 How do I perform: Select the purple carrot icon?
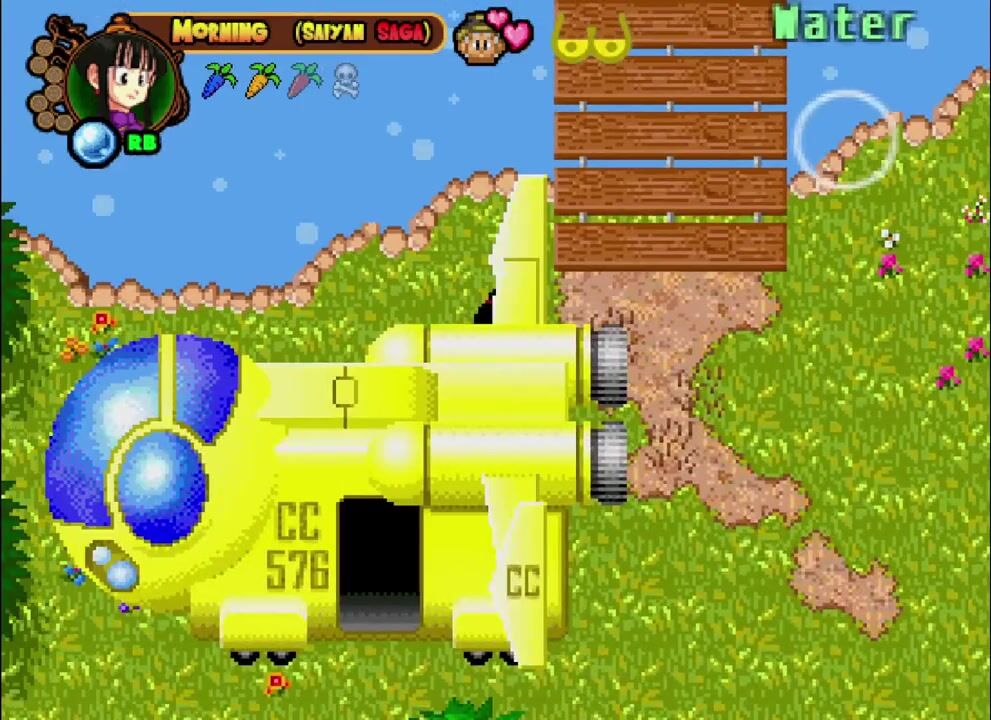click(304, 79)
